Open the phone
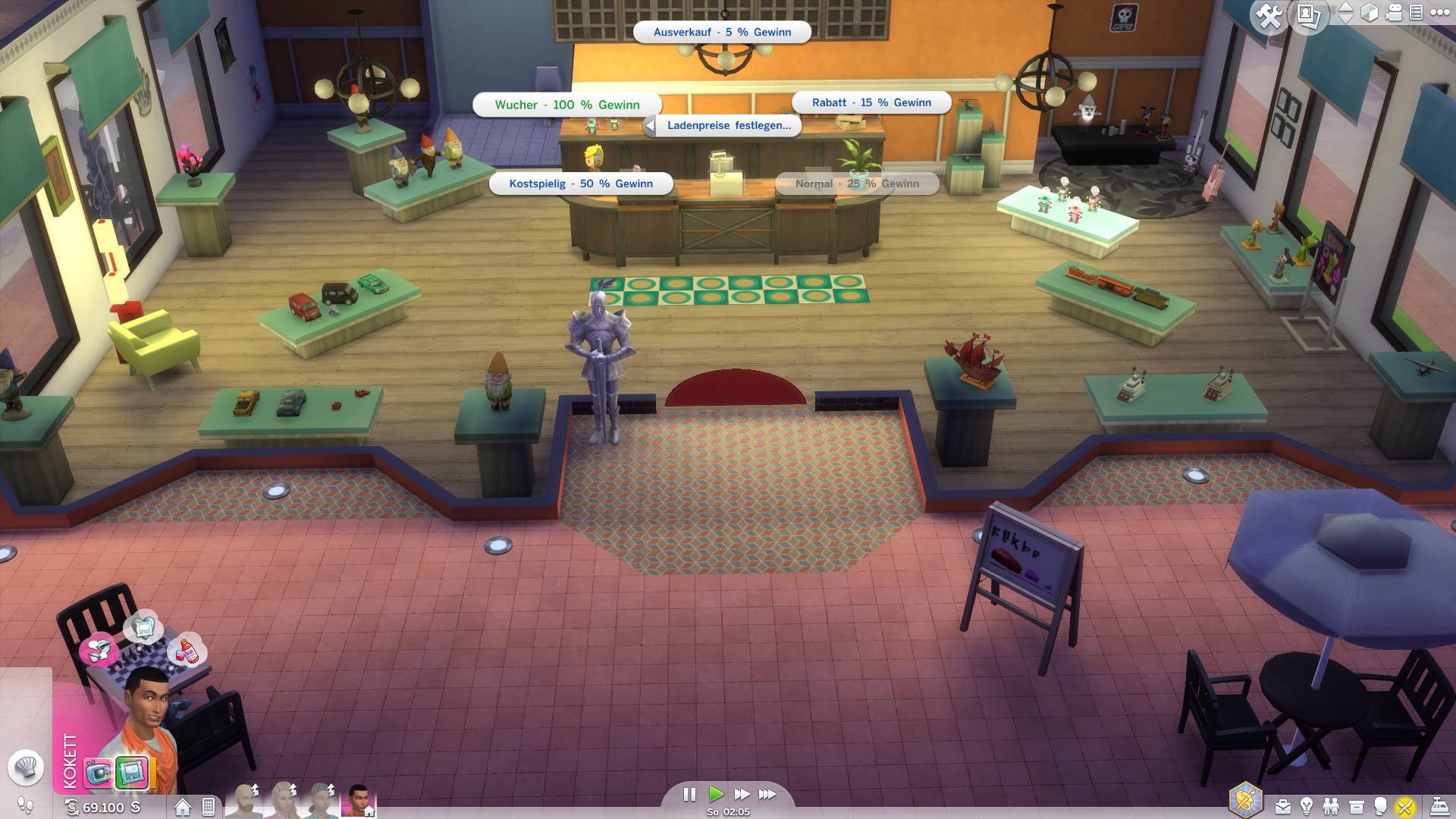This screenshot has width=1456, height=819. tap(209, 807)
